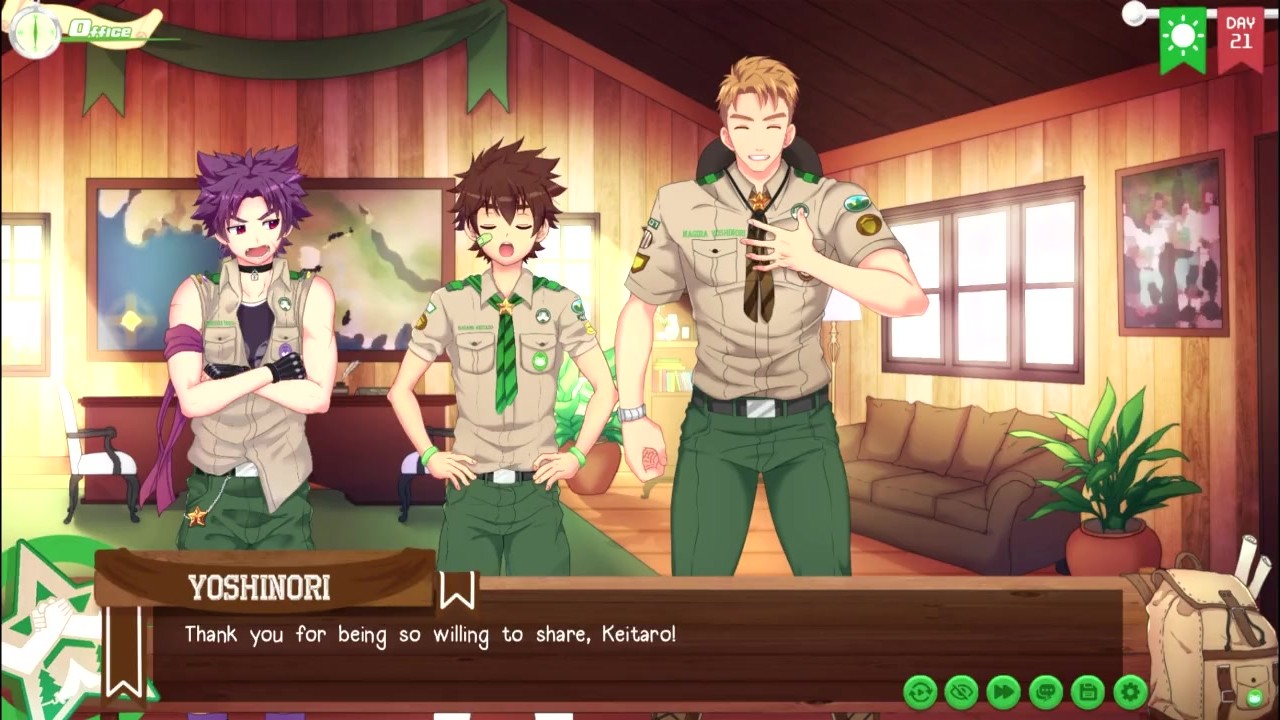Fast-forward dialogue with the double-arrow skip button
Image resolution: width=1280 pixels, height=720 pixels.
pyautogui.click(x=1004, y=691)
